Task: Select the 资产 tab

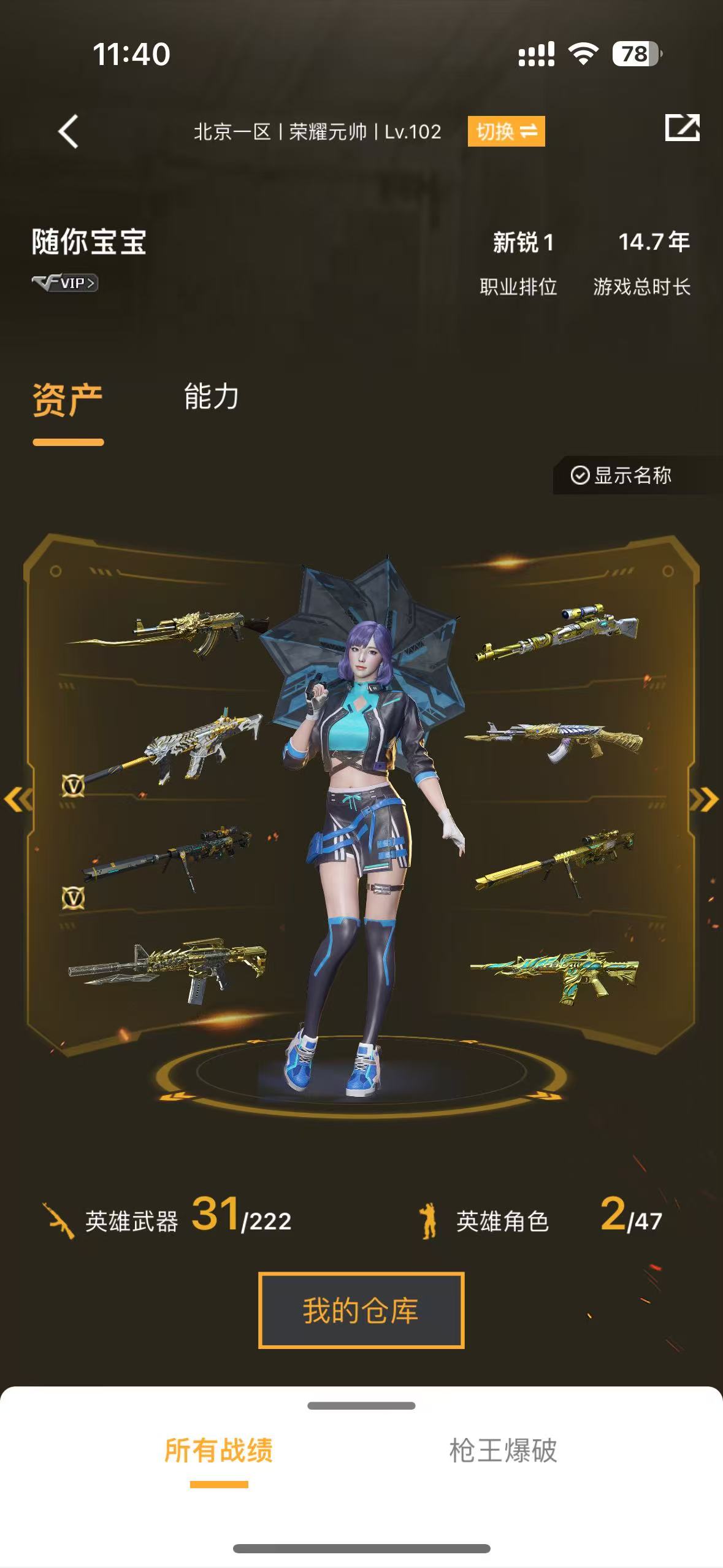Action: coord(67,400)
